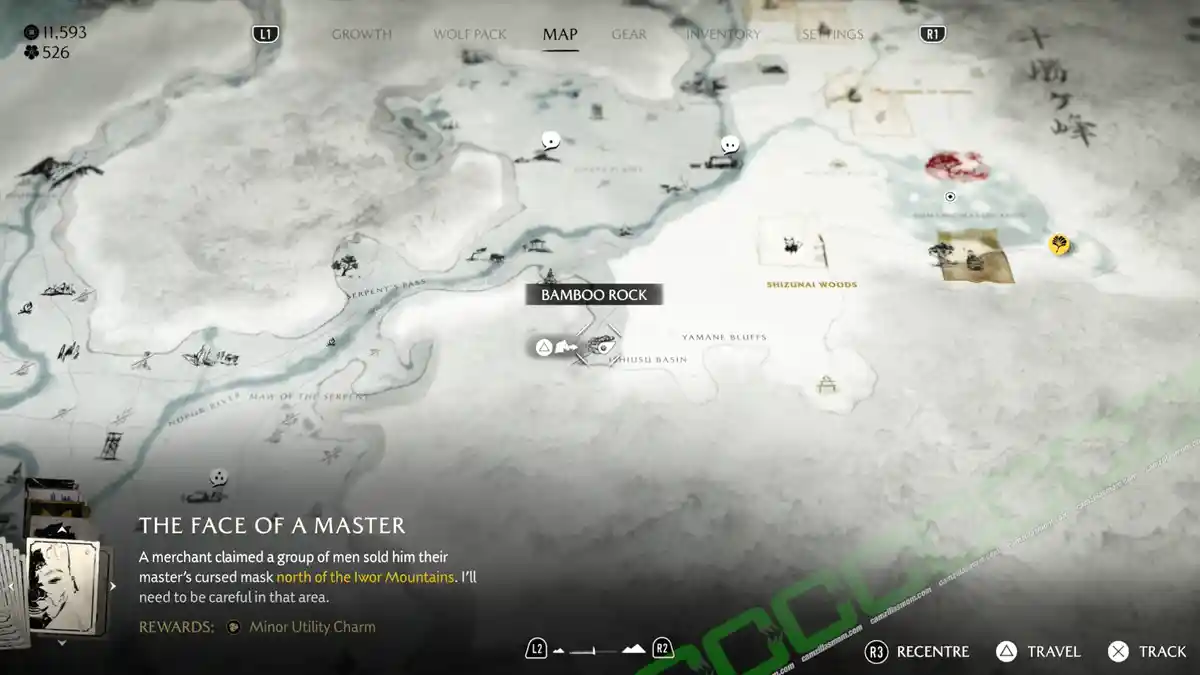
Task: Open the Inventory tab
Action: [x=723, y=34]
